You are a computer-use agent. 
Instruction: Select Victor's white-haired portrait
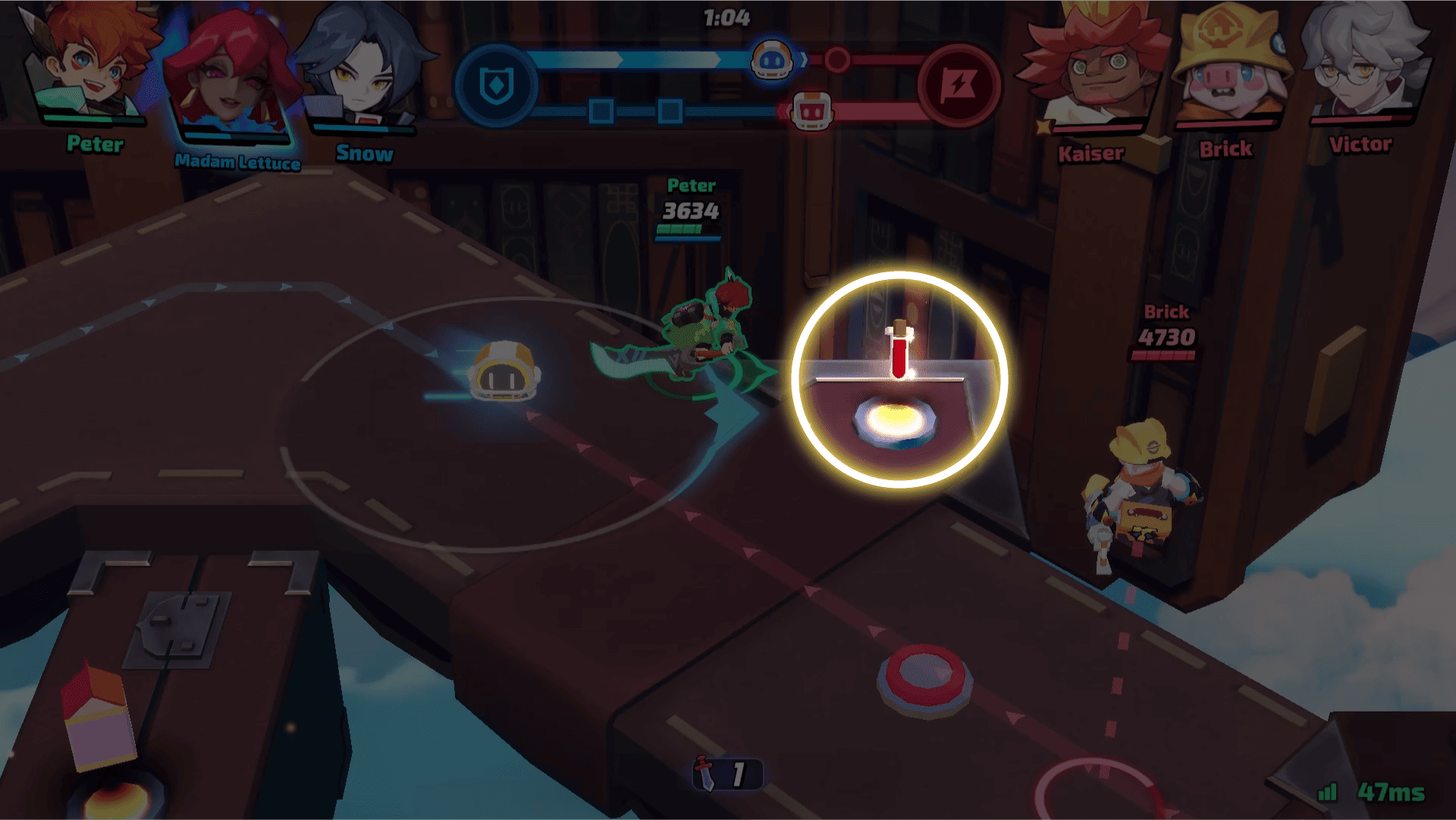(1361, 64)
